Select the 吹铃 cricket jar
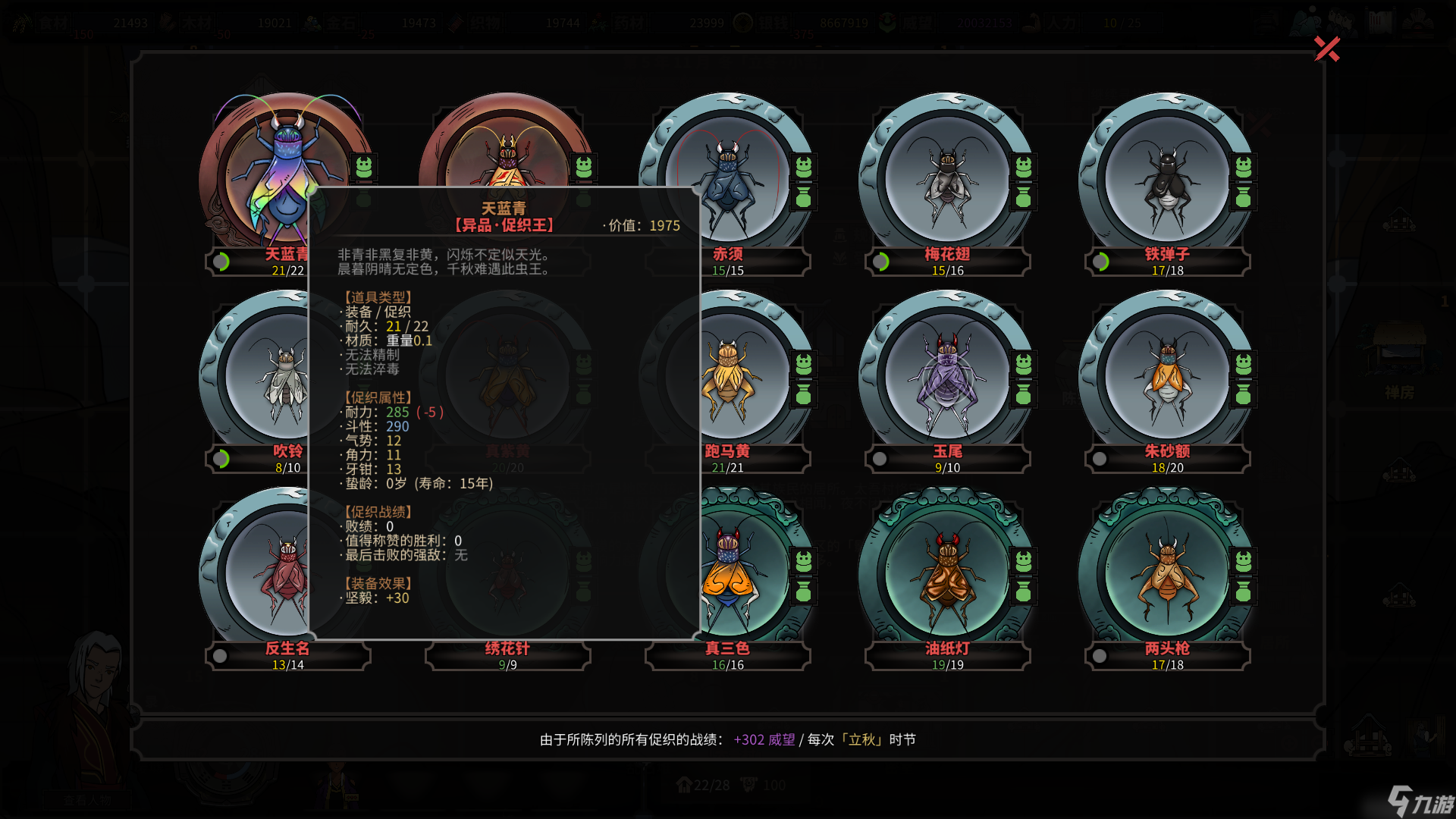Image resolution: width=1456 pixels, height=819 pixels. click(258, 375)
